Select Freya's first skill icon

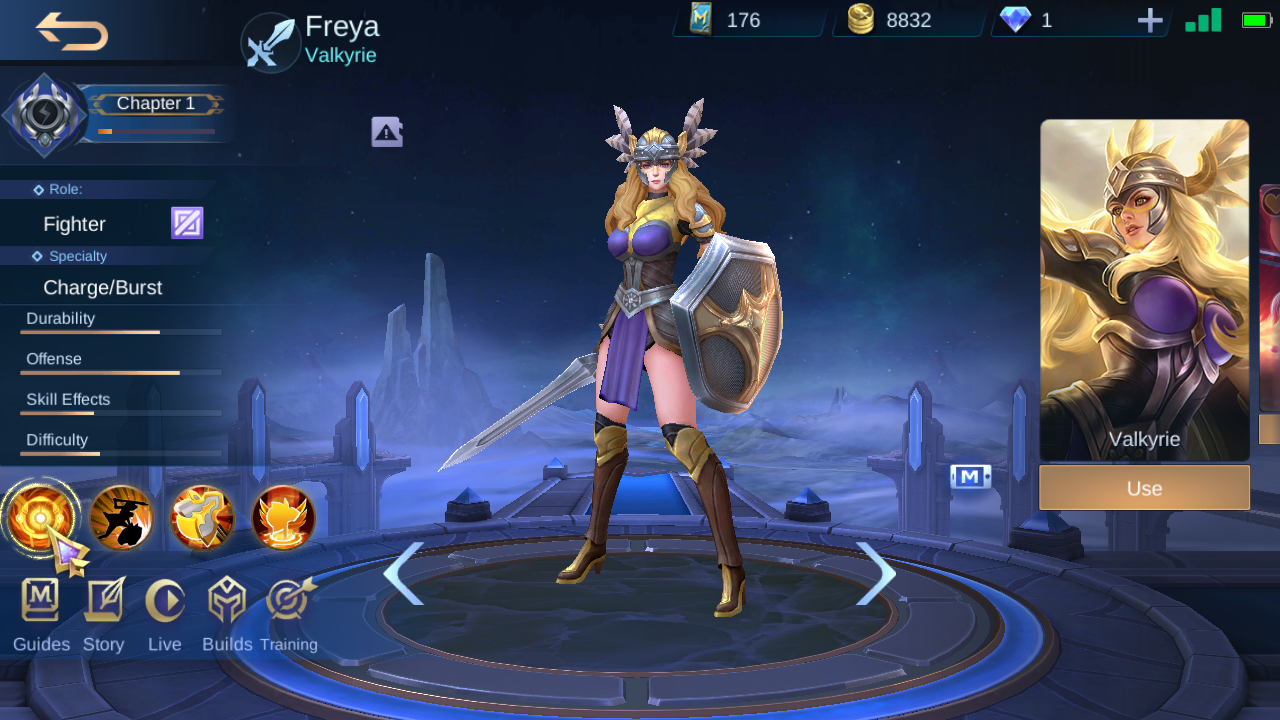(x=42, y=518)
